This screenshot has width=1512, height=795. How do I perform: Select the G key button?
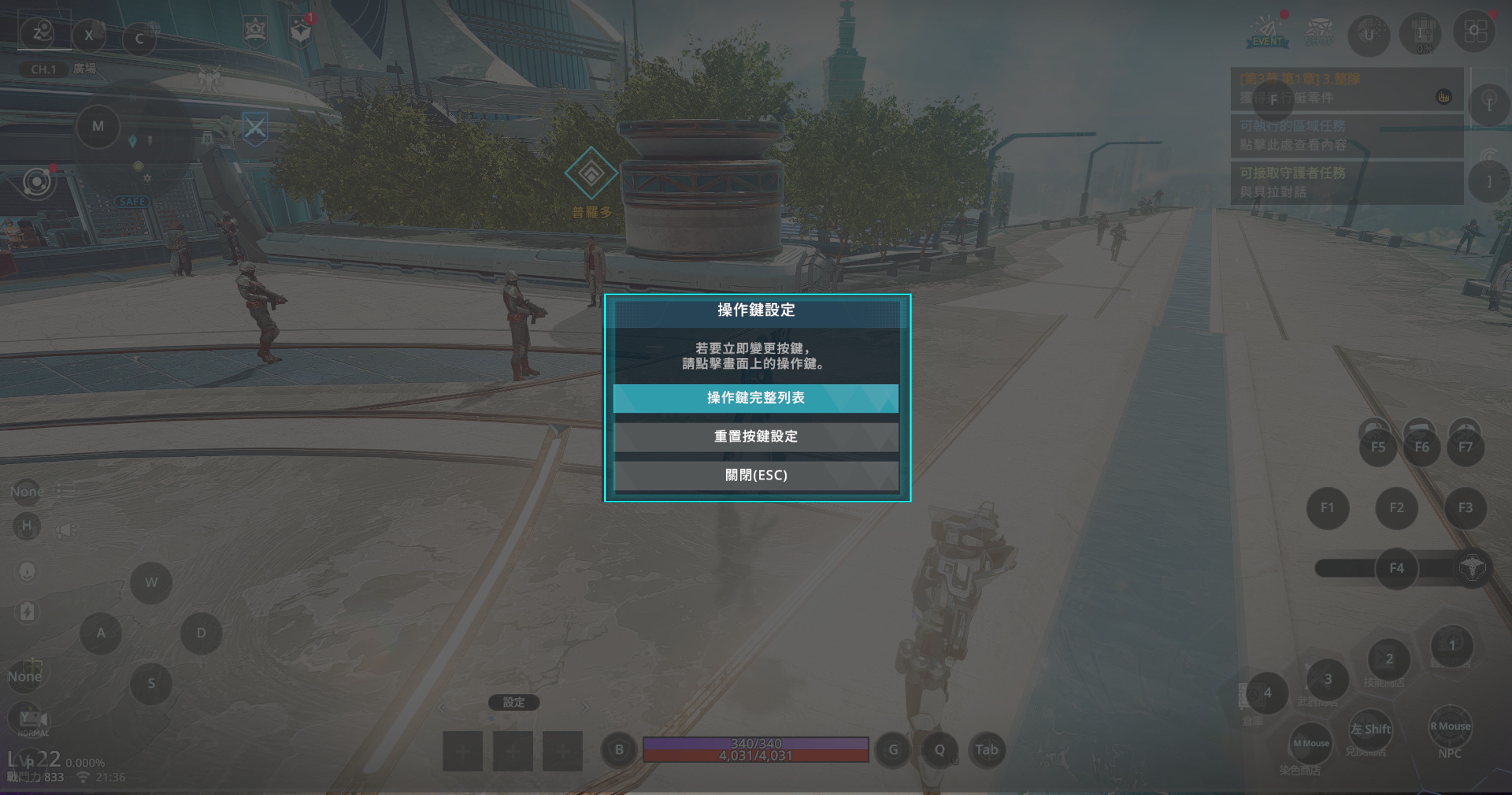[x=893, y=750]
